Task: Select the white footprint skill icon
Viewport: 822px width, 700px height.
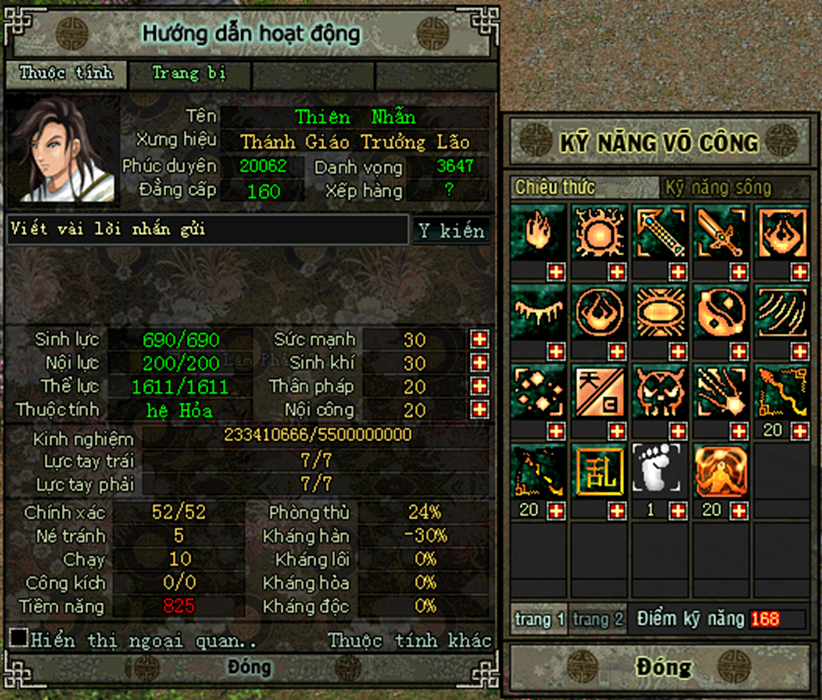Action: 661,472
